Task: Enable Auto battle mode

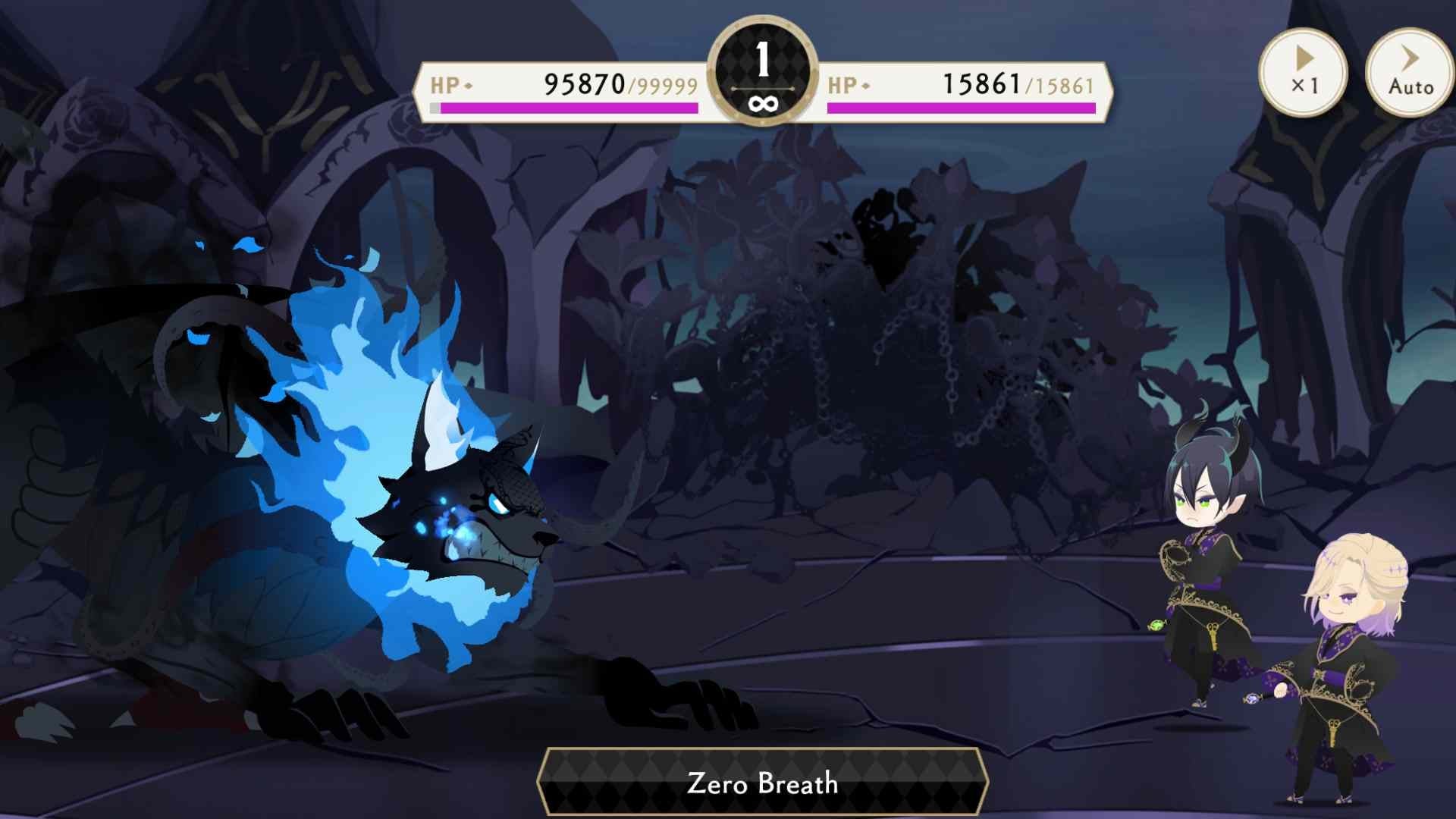Action: point(1409,72)
